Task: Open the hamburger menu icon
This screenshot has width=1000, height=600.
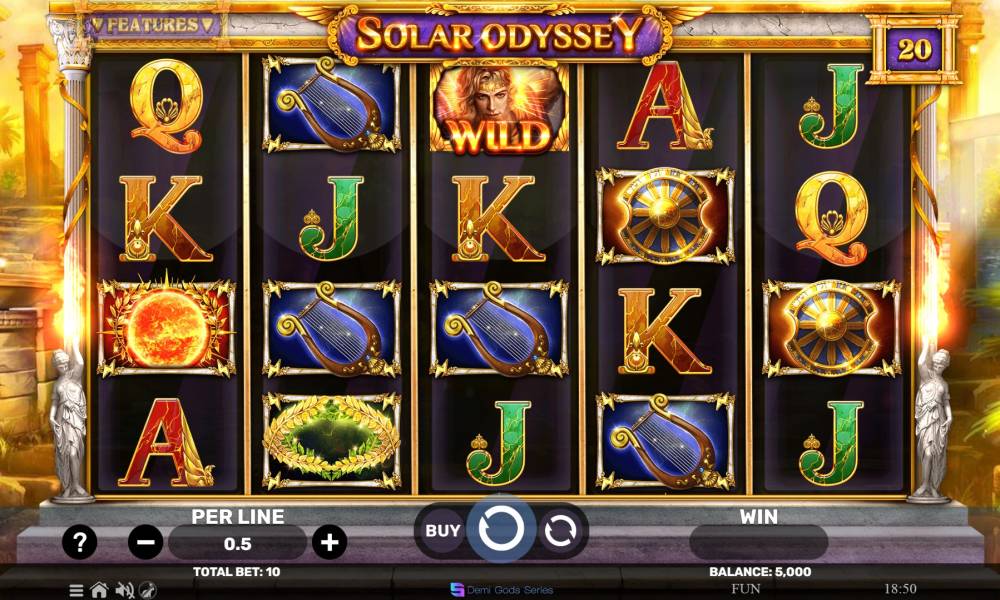Action: point(76,590)
